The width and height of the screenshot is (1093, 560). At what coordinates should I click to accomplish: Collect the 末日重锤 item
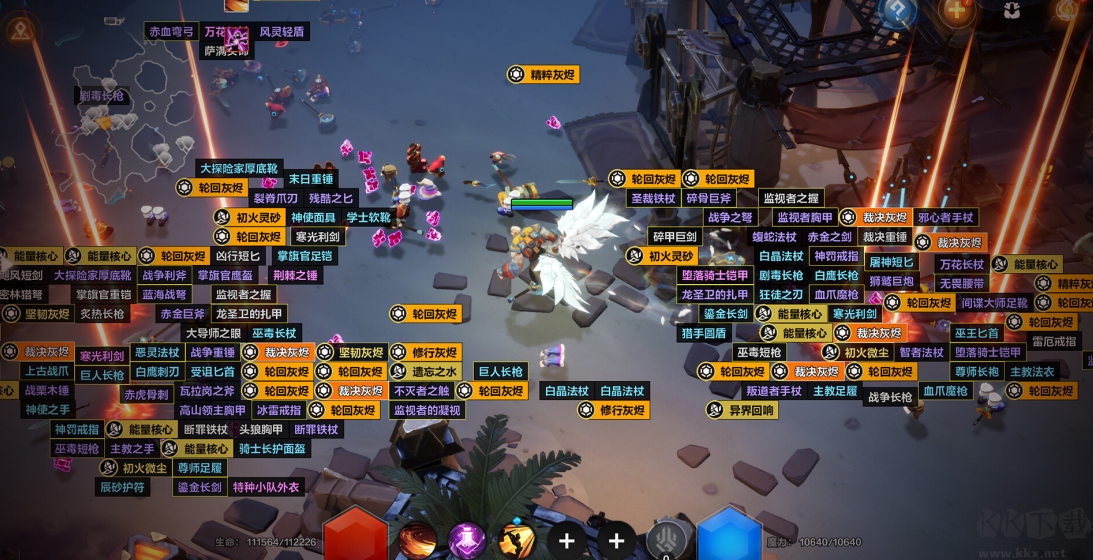(310, 180)
